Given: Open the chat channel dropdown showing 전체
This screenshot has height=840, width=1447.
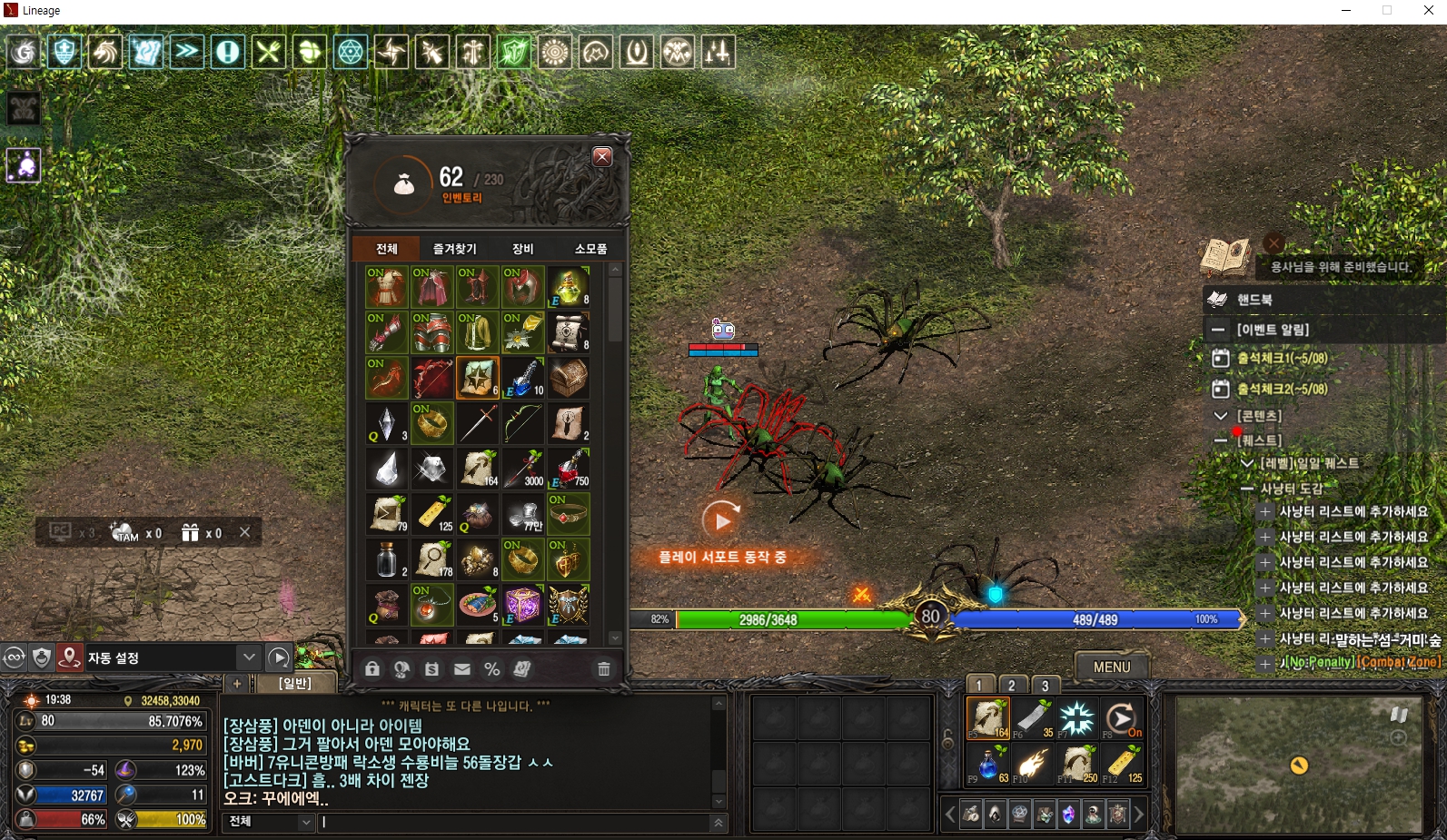Looking at the screenshot, I should click(266, 821).
